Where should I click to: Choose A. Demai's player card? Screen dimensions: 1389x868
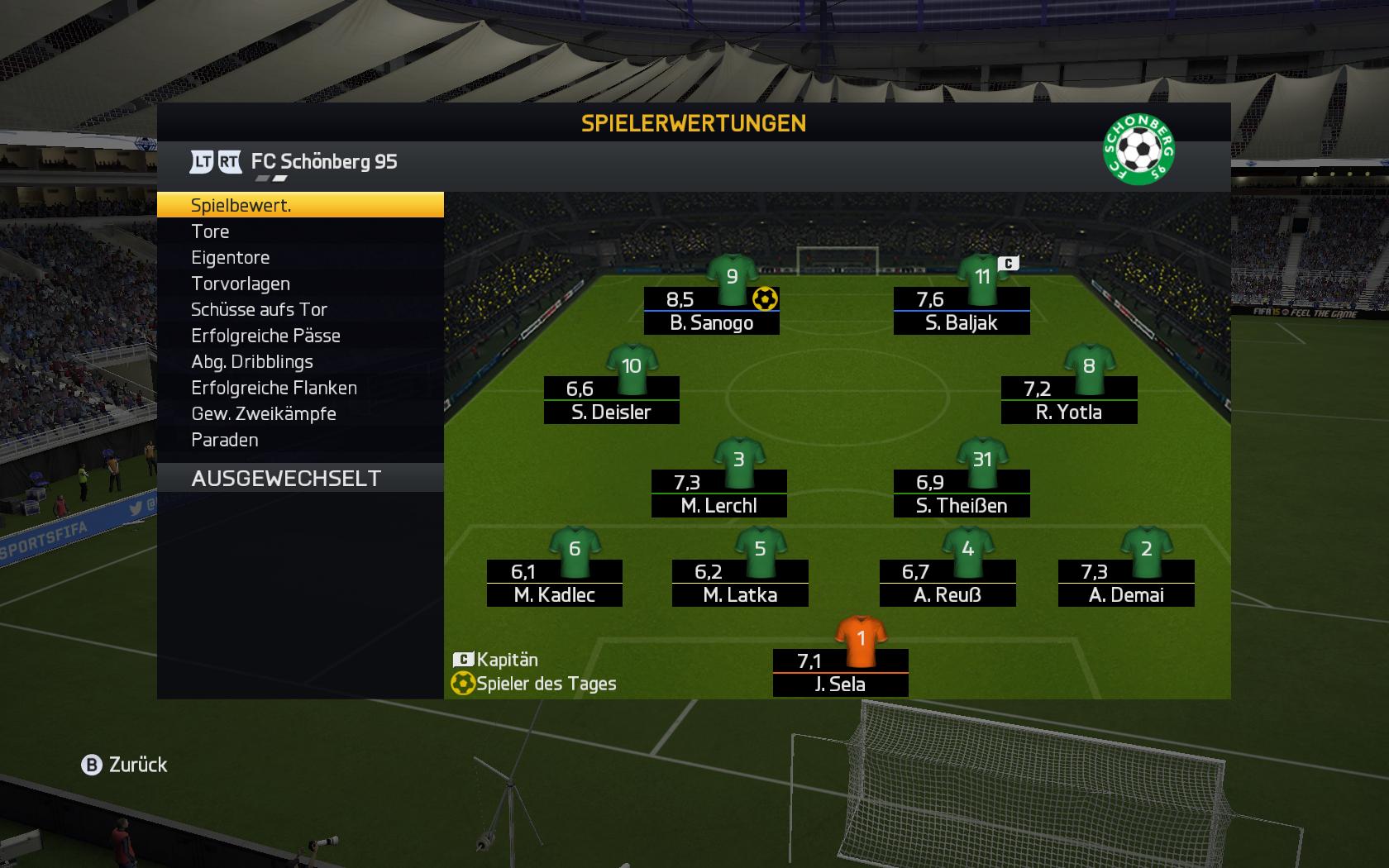coord(1126,583)
